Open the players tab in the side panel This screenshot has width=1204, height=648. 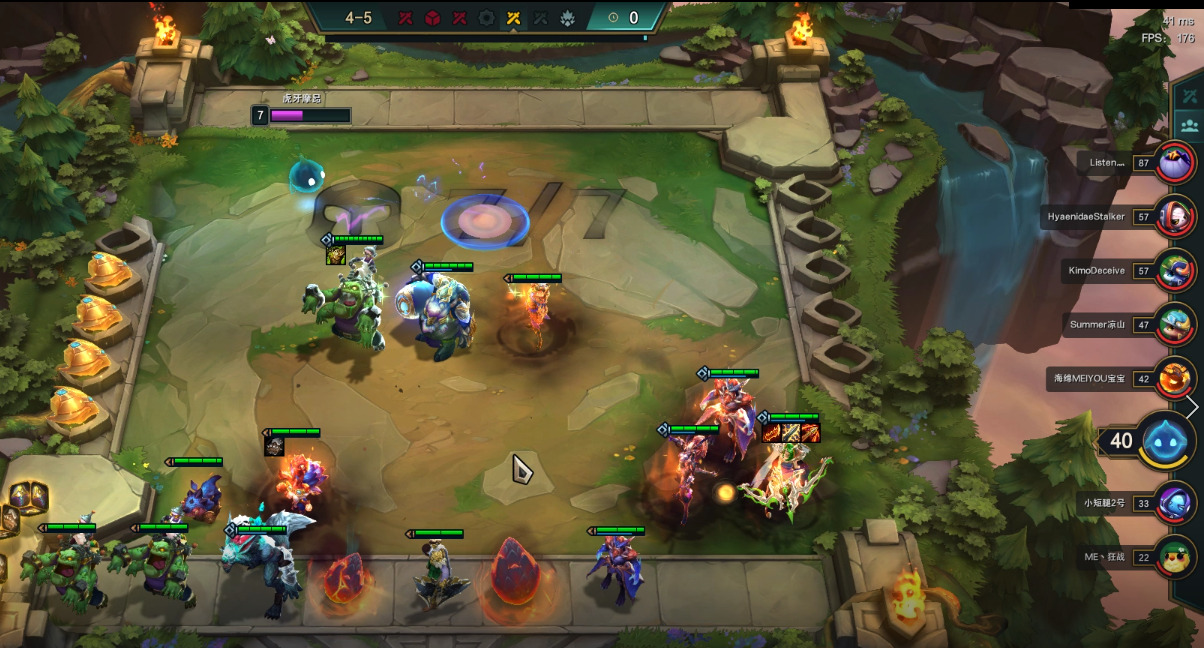pos(1190,127)
